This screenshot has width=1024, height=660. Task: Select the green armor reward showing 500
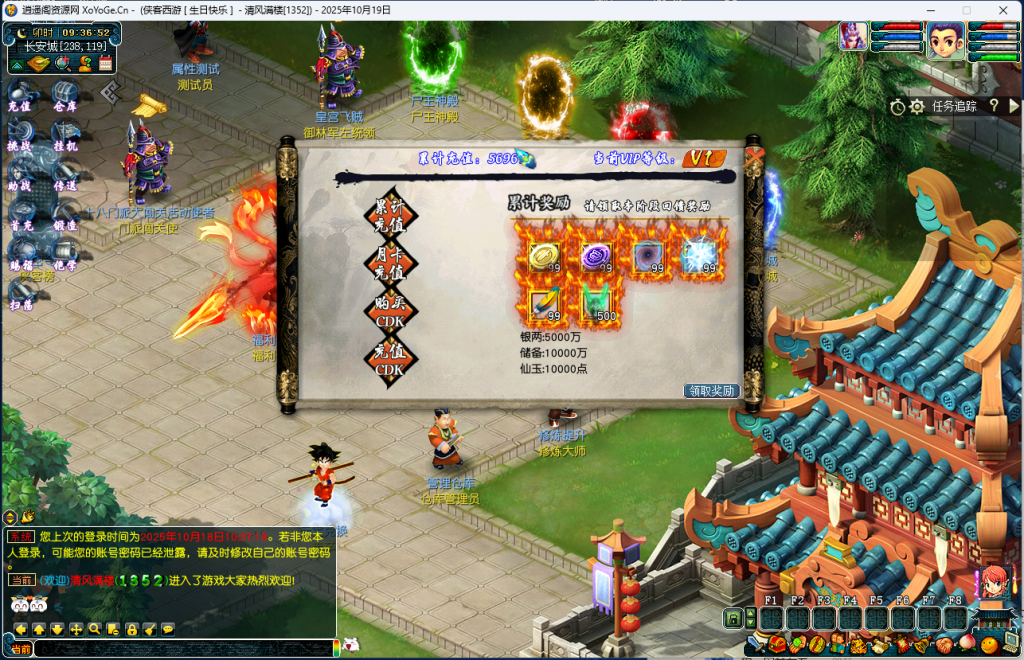click(x=597, y=304)
